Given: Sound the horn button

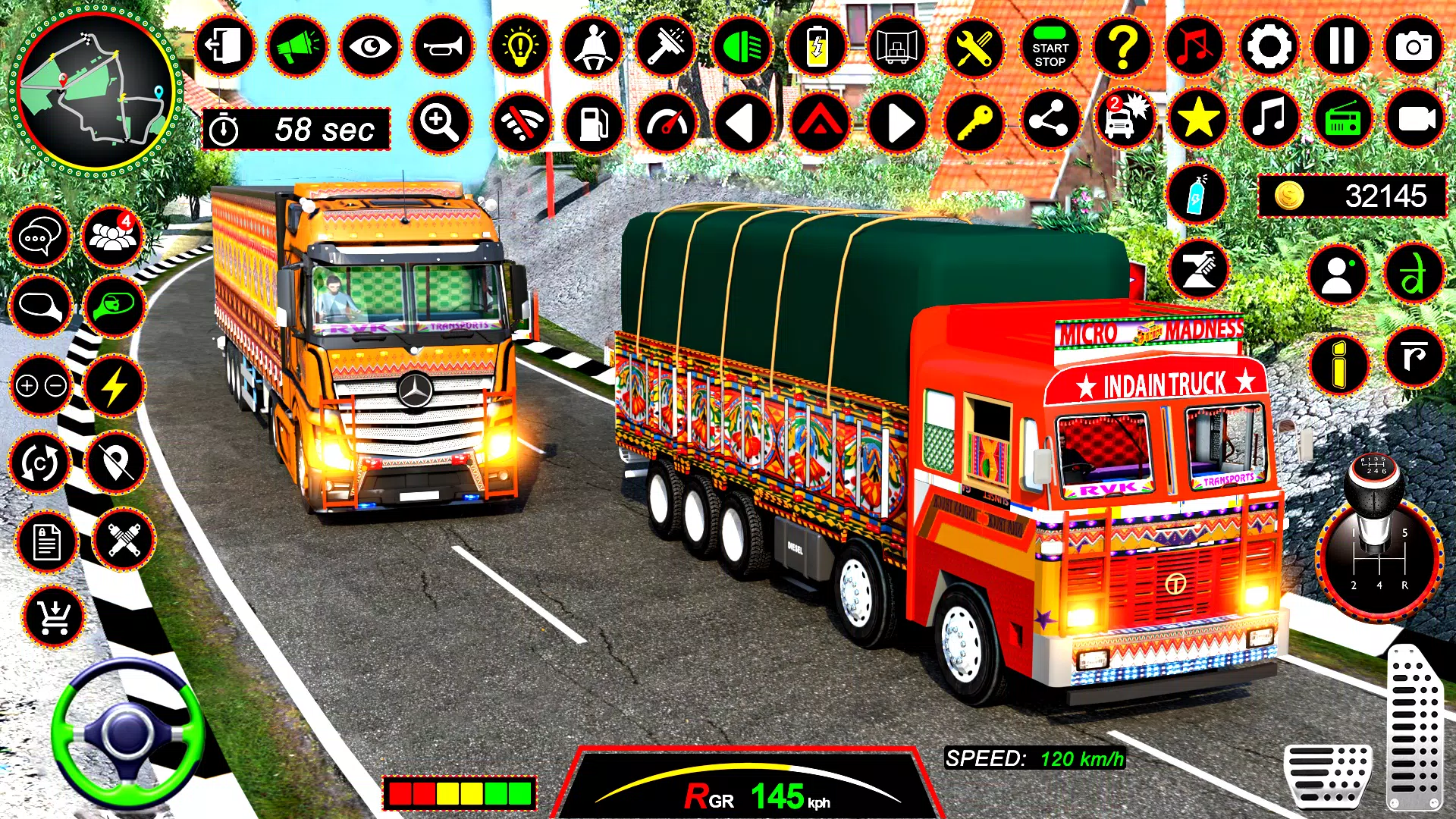Looking at the screenshot, I should pos(444,47).
